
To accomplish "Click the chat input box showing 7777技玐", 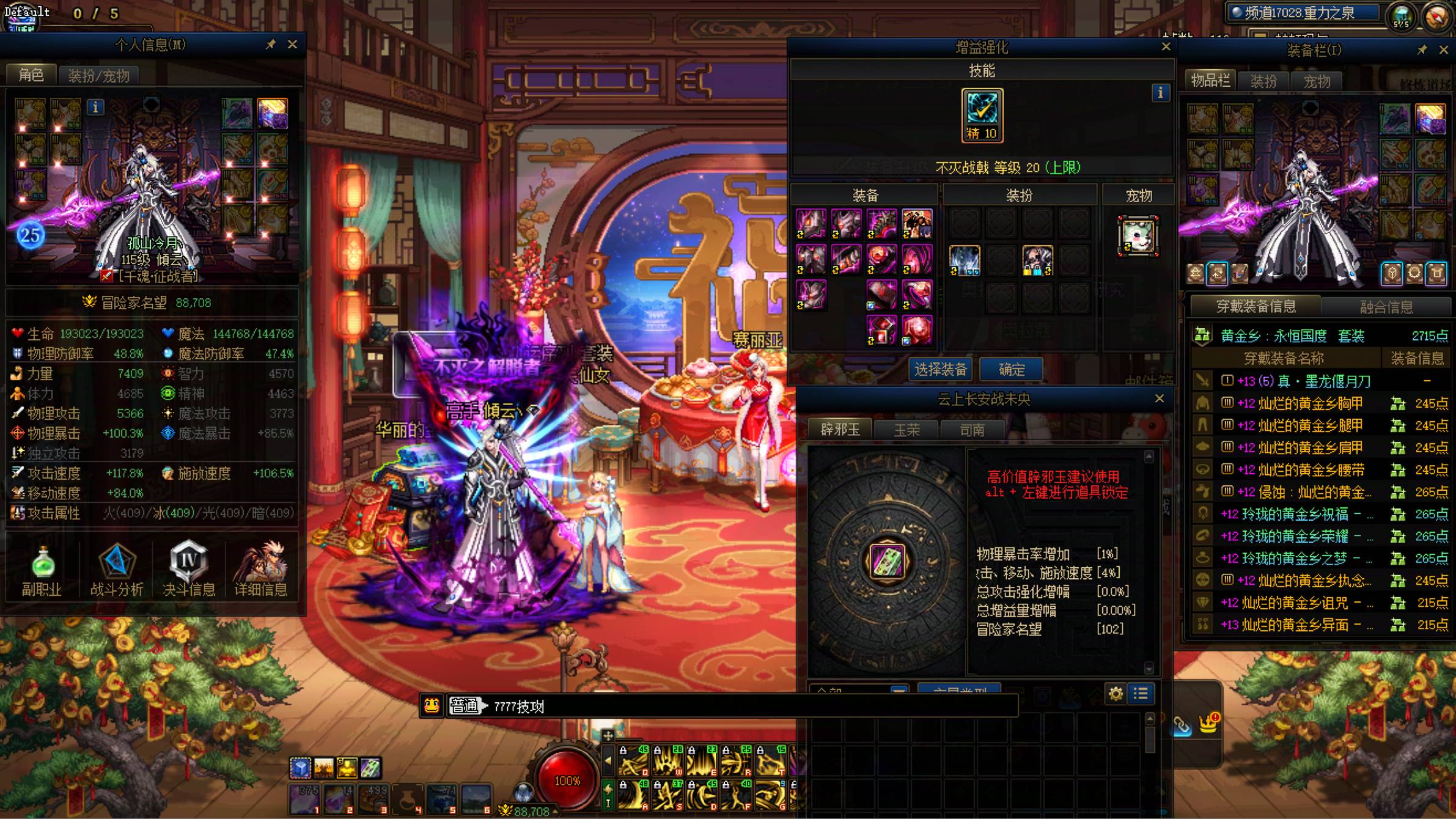I will (x=734, y=707).
